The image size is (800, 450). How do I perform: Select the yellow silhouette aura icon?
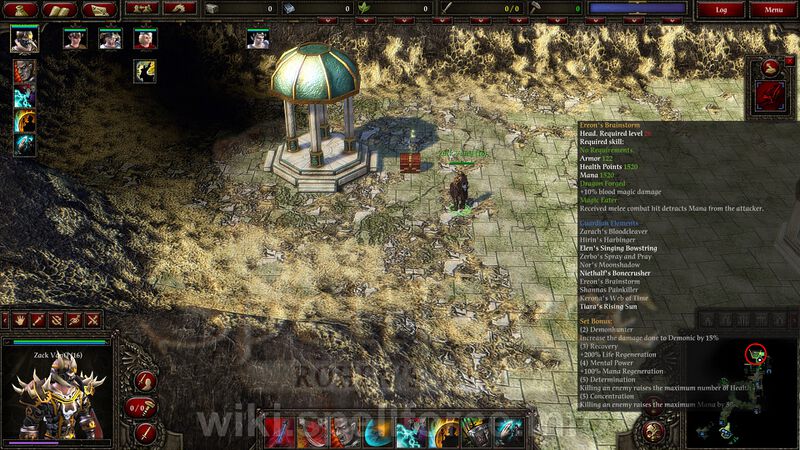[145, 70]
